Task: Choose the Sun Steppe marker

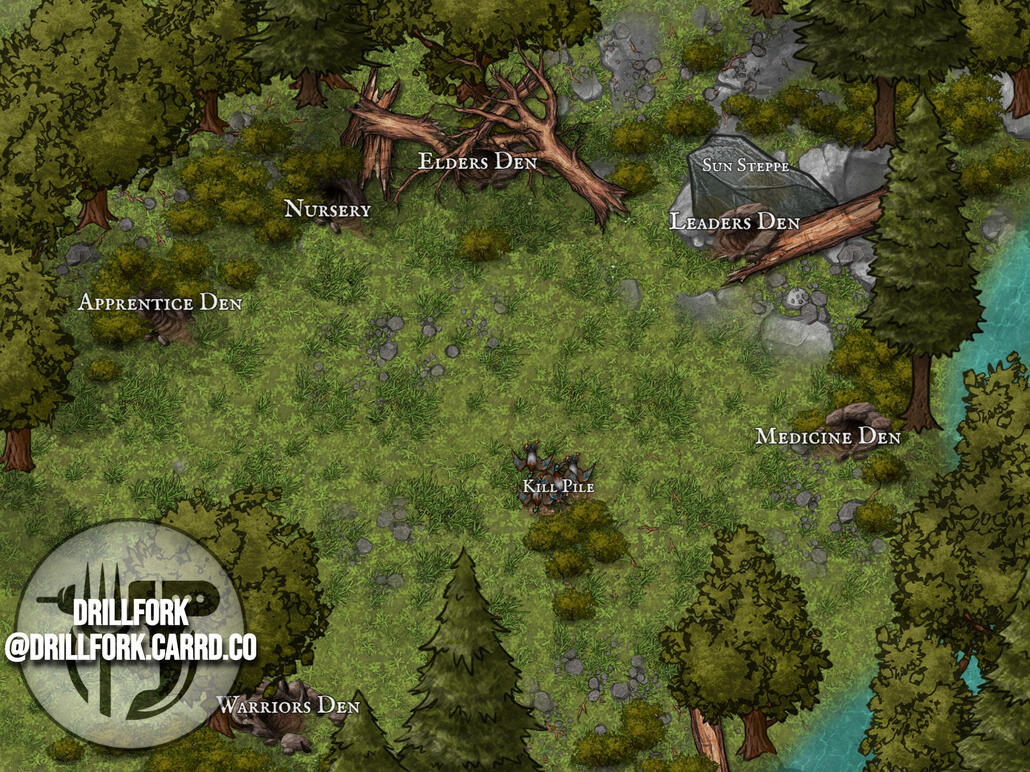Action: [x=745, y=165]
